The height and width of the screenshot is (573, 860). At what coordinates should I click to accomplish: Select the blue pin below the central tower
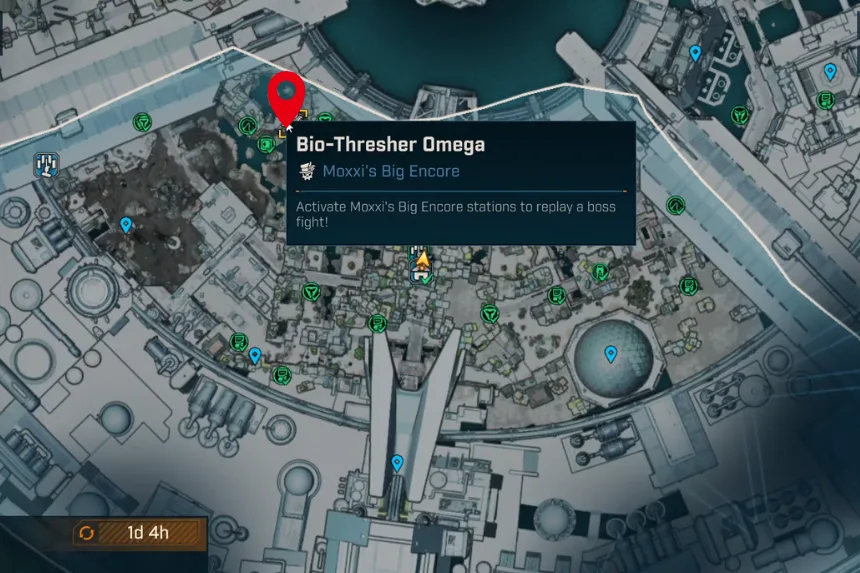pos(397,463)
